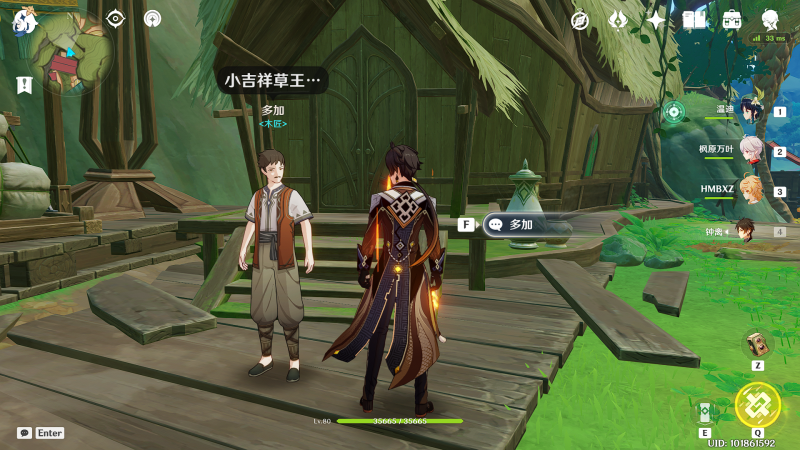Click the green circular target icon near the party list
Viewport: 800px width, 450px height.
coord(673,111)
